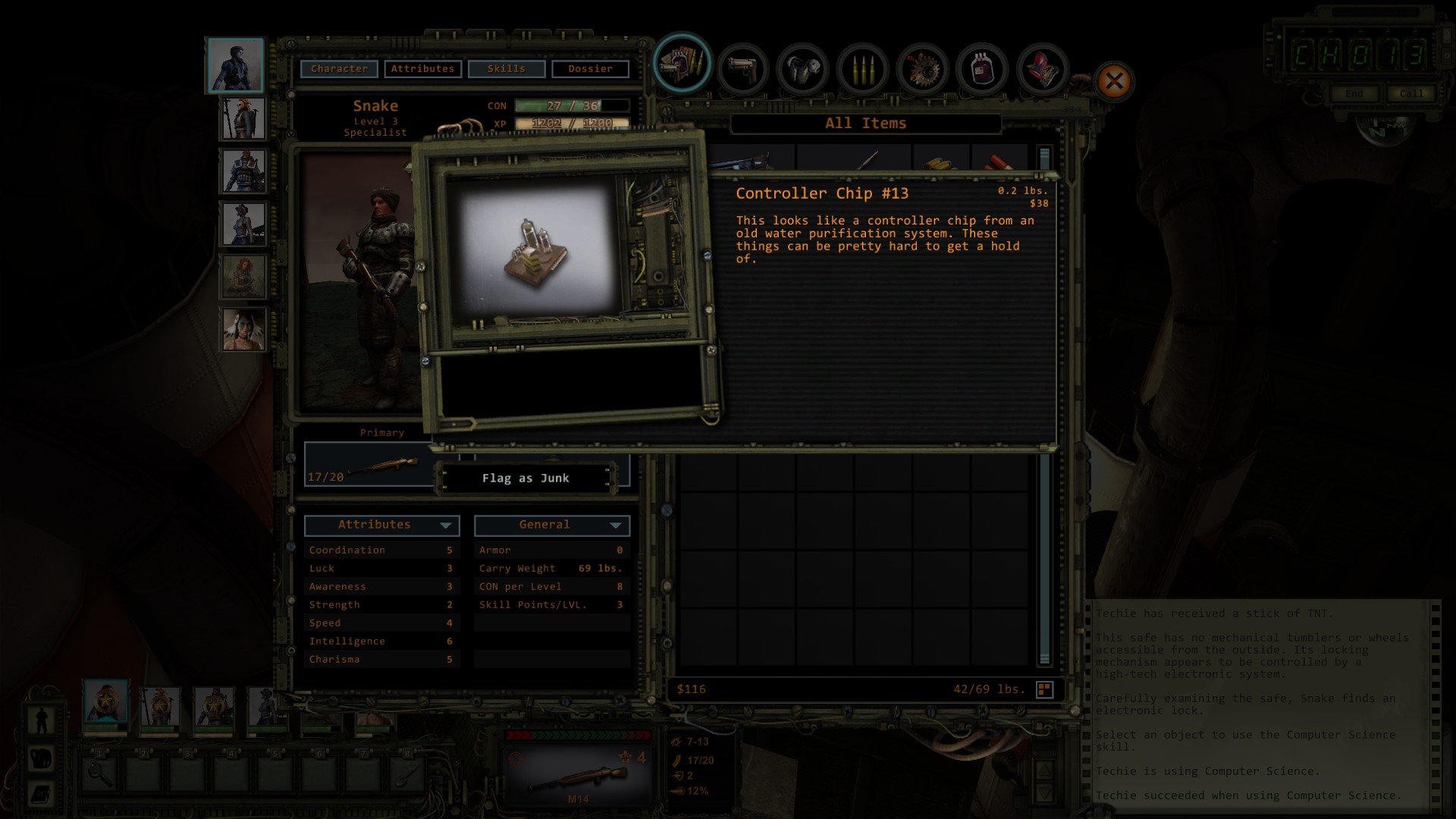1456x819 pixels.
Task: Show only ammo with the bullets filter
Action: [x=862, y=69]
